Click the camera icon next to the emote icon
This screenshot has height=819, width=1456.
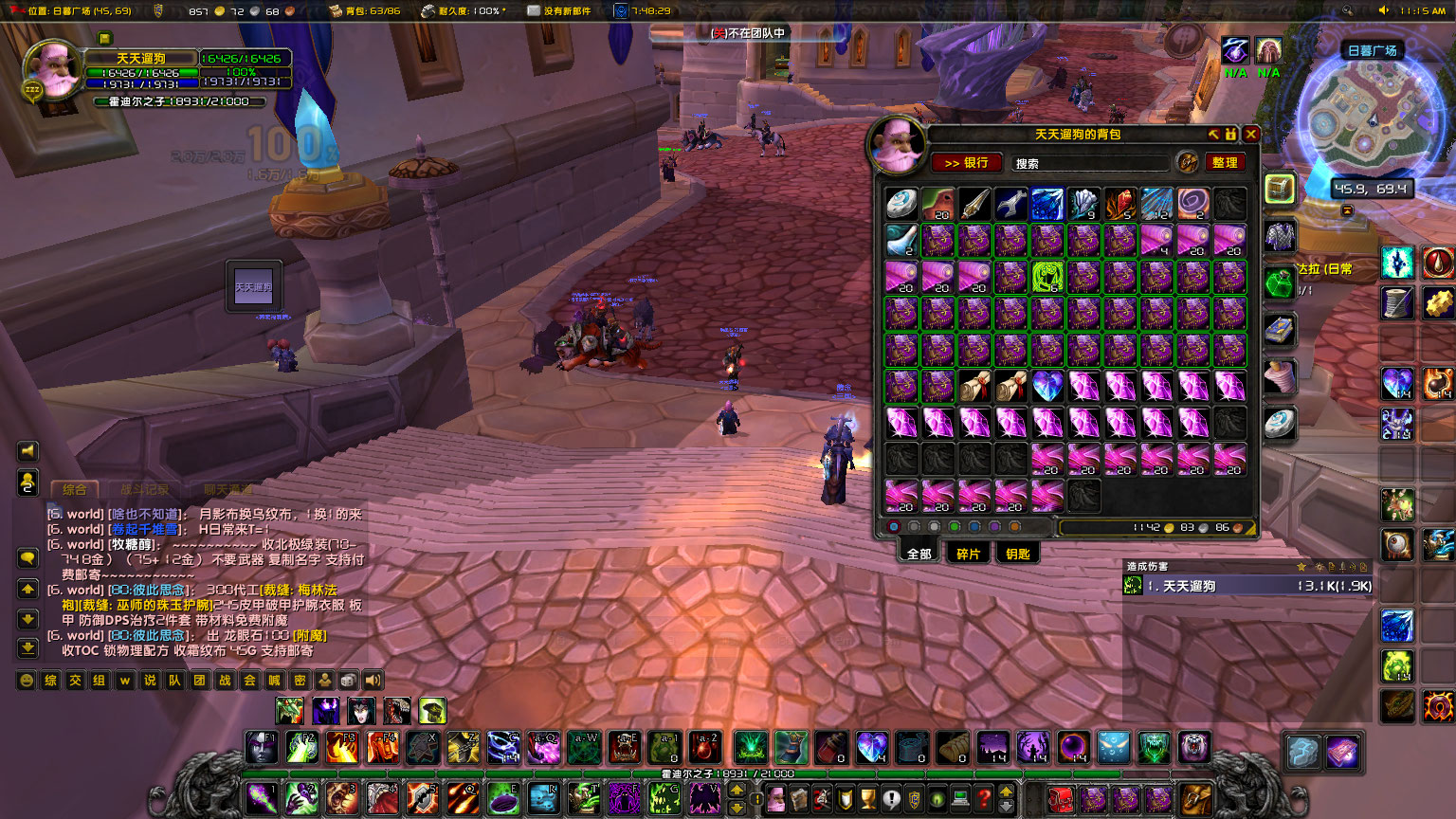click(x=348, y=681)
